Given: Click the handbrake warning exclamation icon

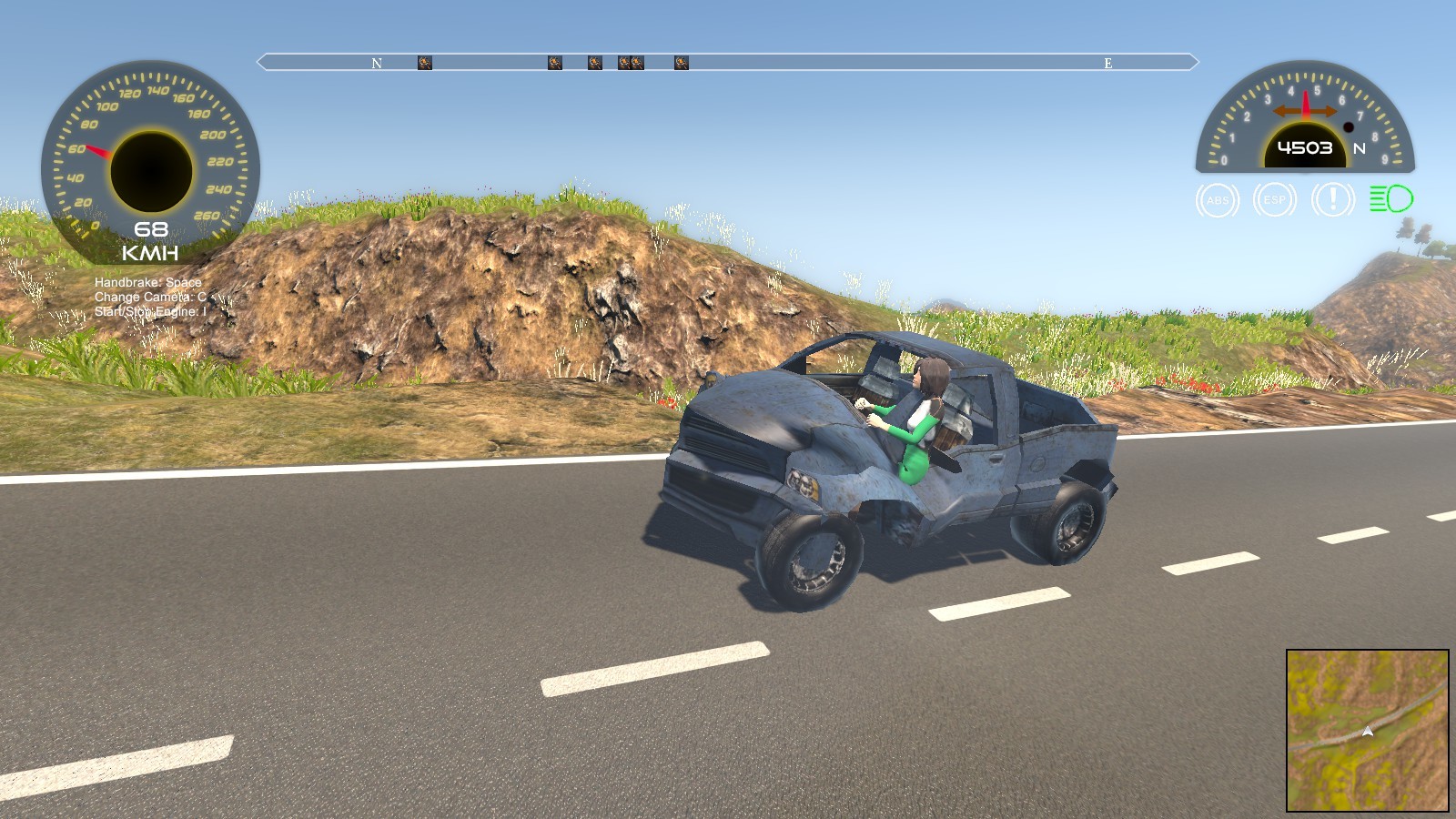Looking at the screenshot, I should pos(1331,201).
